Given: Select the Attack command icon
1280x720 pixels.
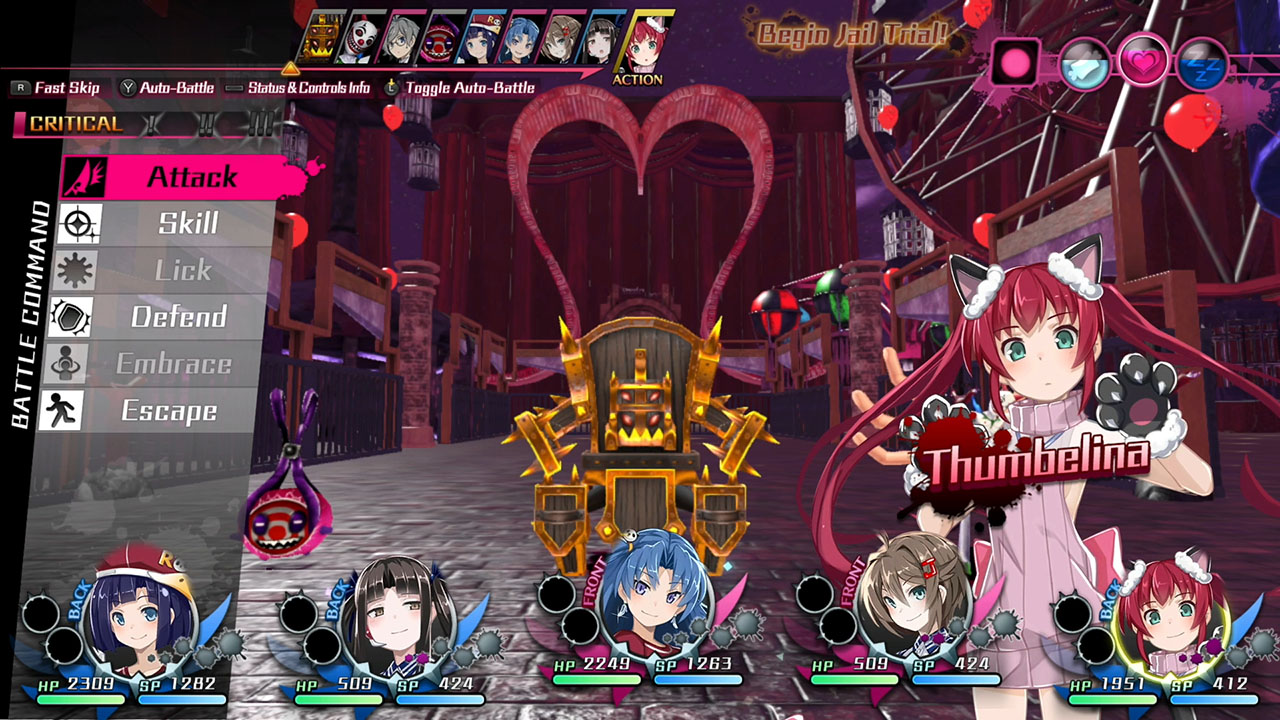Looking at the screenshot, I should (85, 176).
